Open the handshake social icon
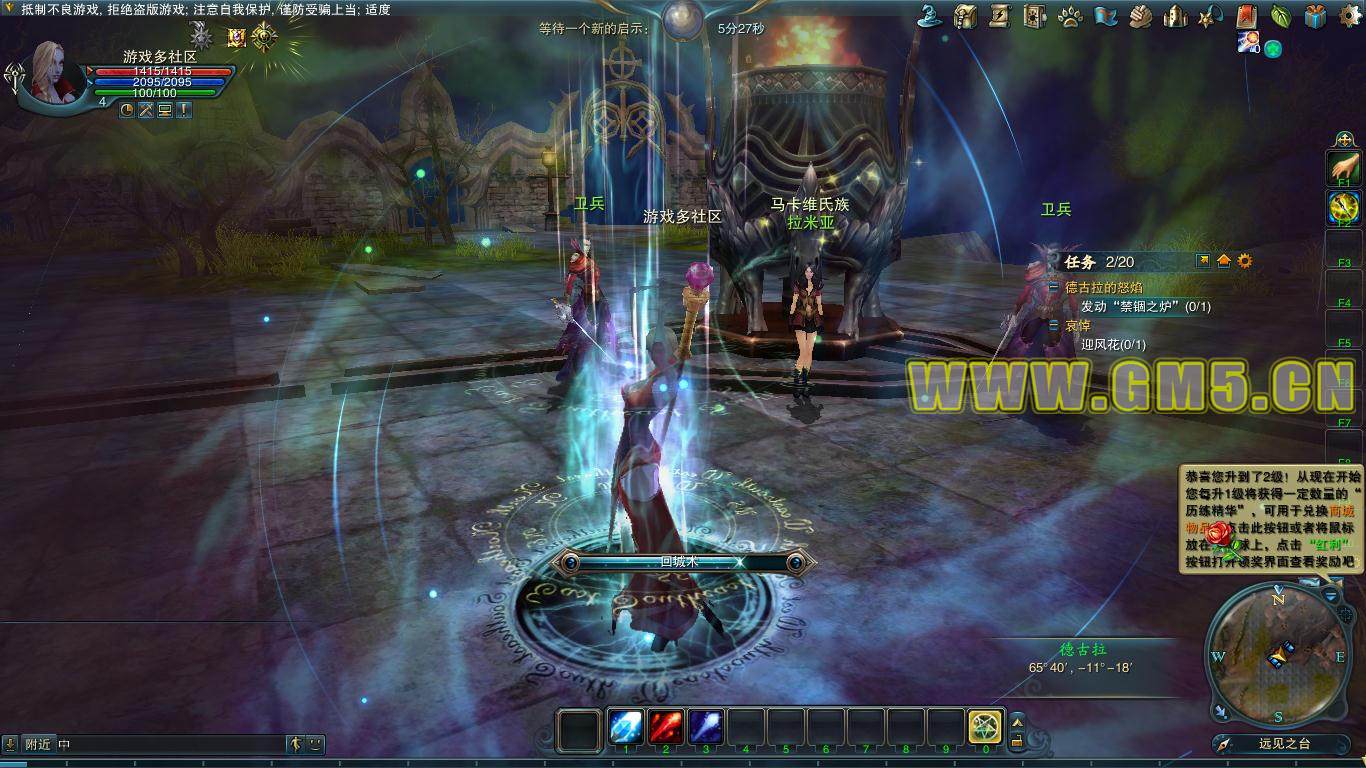Screen dimensions: 1366x768 tap(1141, 16)
